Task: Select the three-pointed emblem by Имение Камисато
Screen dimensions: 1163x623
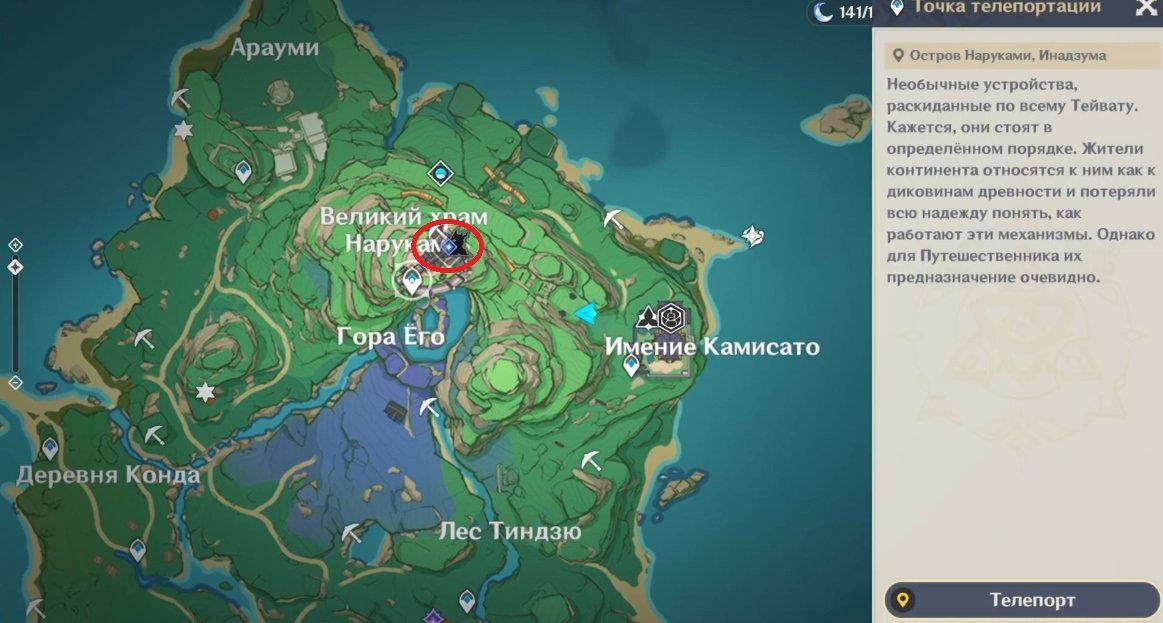Action: pos(647,317)
